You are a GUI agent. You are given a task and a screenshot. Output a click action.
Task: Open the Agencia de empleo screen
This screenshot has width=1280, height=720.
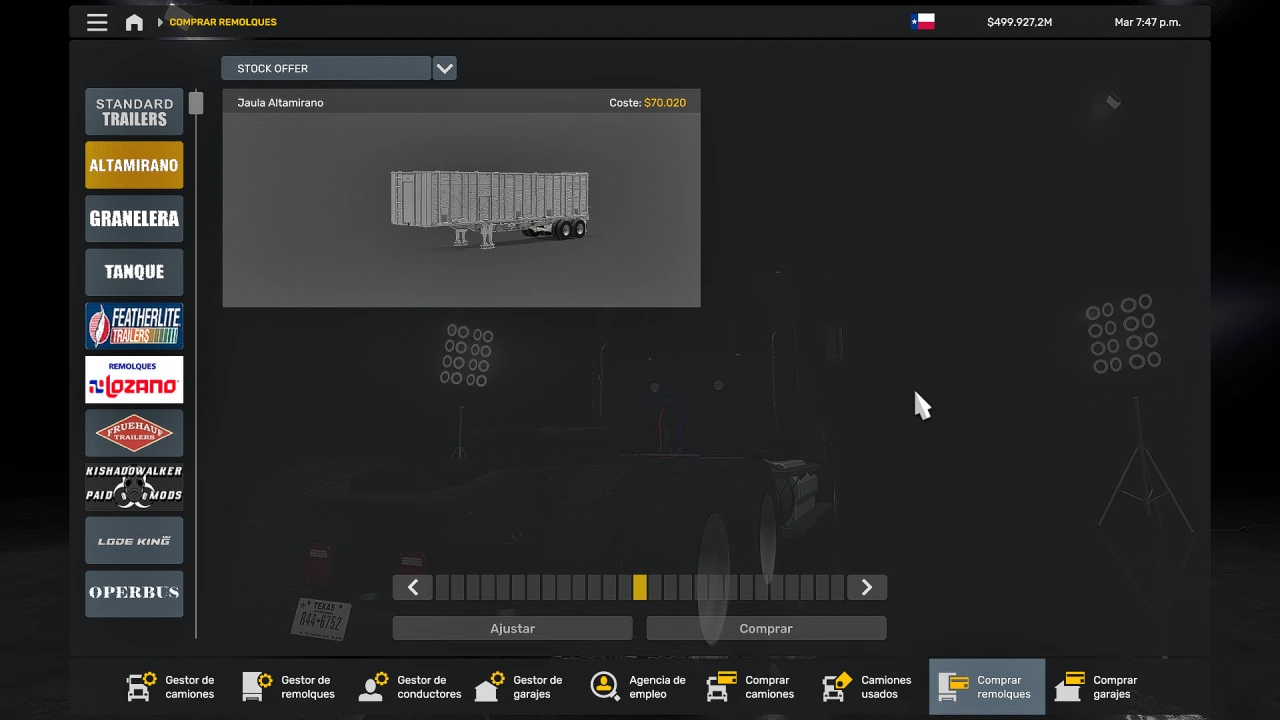coord(638,687)
